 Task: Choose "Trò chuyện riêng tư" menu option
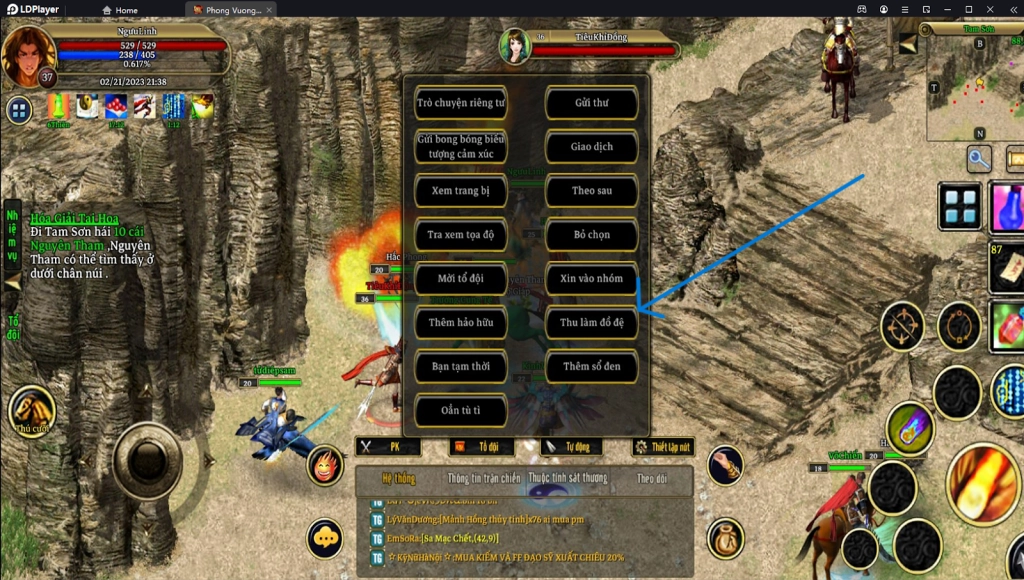461,103
